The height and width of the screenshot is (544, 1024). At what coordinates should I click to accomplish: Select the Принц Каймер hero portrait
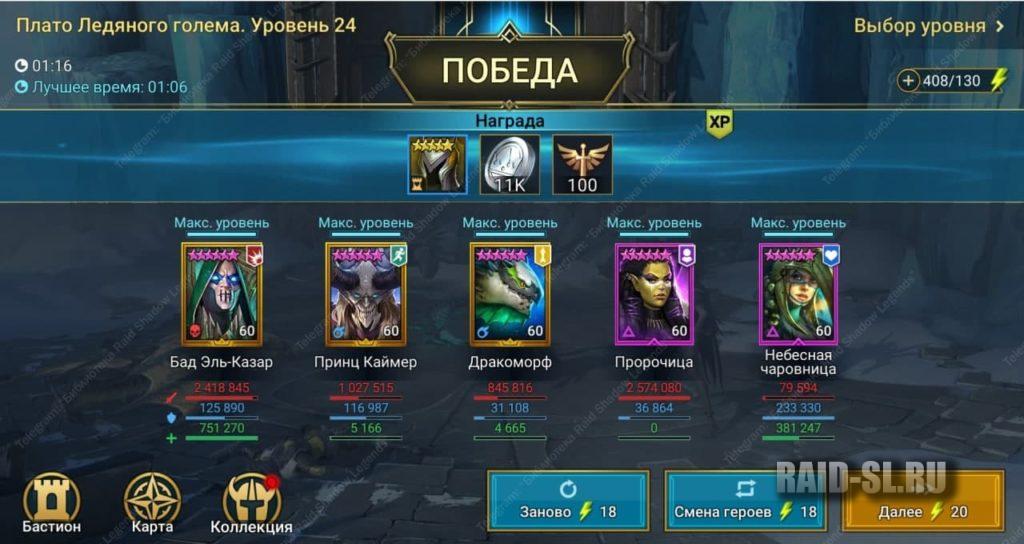(365, 294)
